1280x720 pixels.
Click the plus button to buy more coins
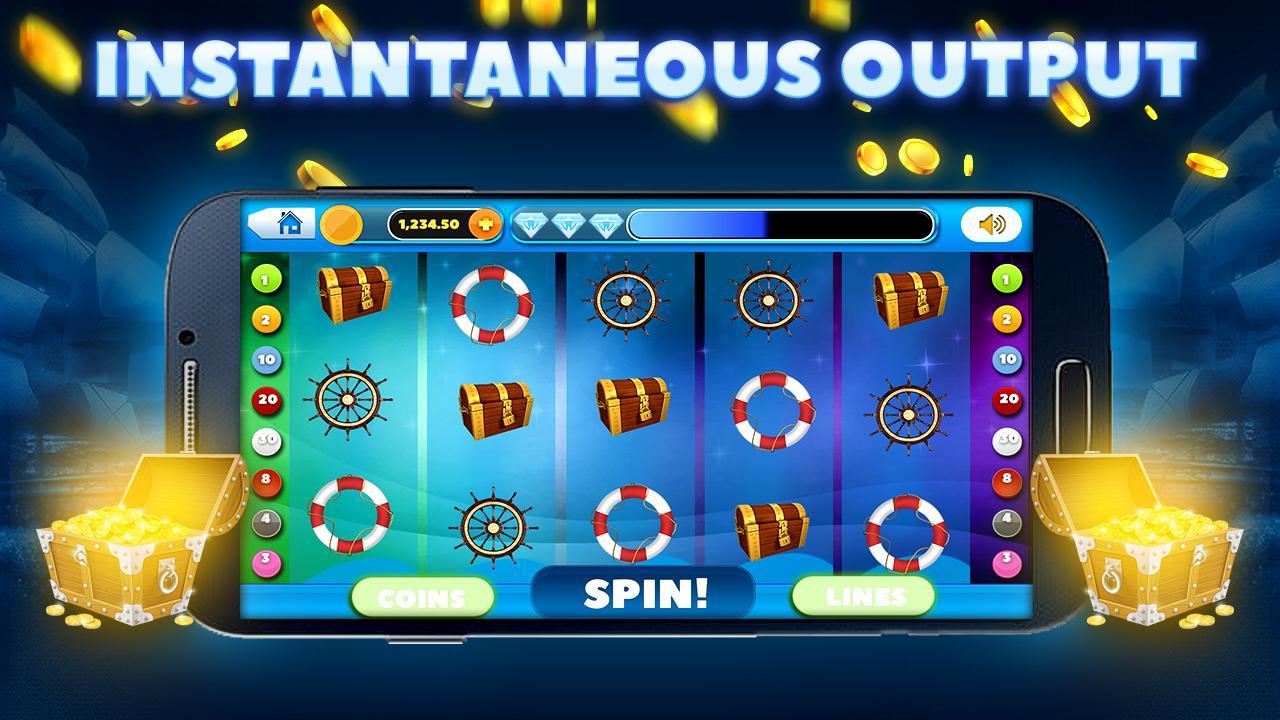point(486,224)
